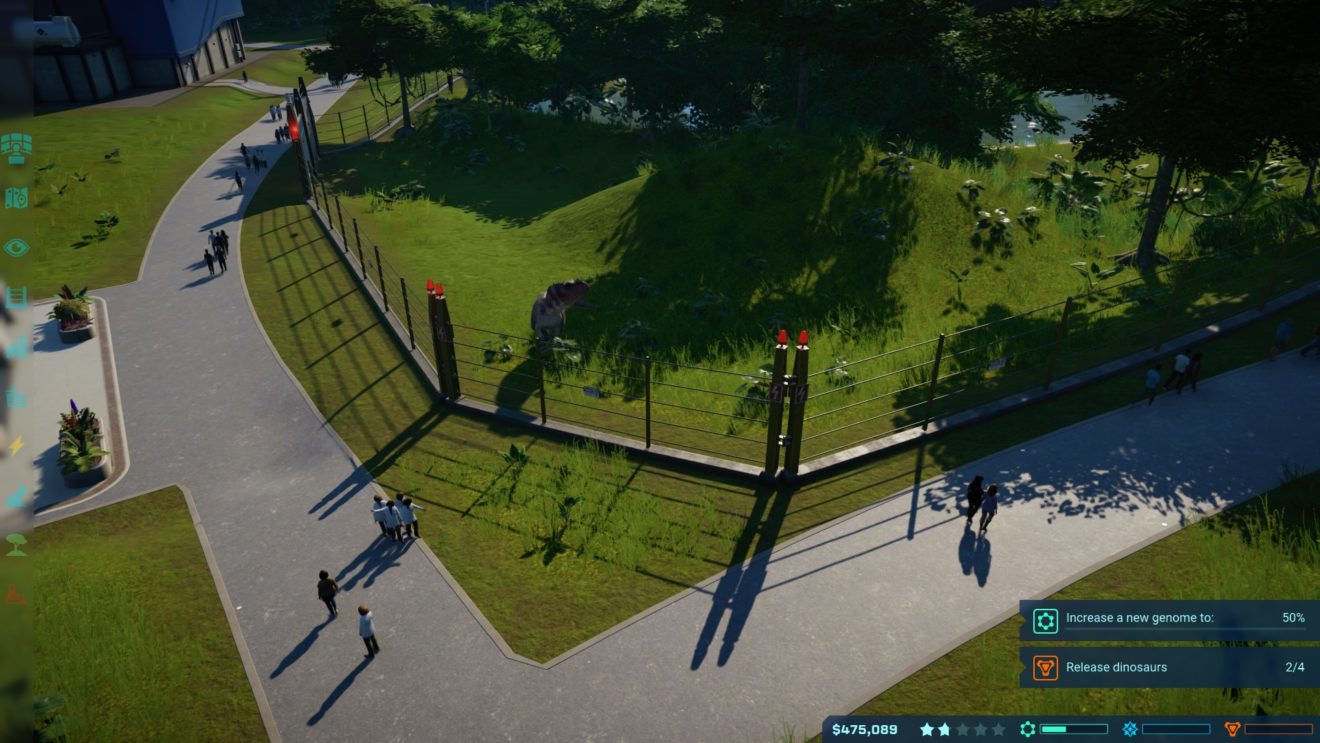Open the tree landscaping tools
This screenshot has height=743, width=1320.
[x=16, y=545]
